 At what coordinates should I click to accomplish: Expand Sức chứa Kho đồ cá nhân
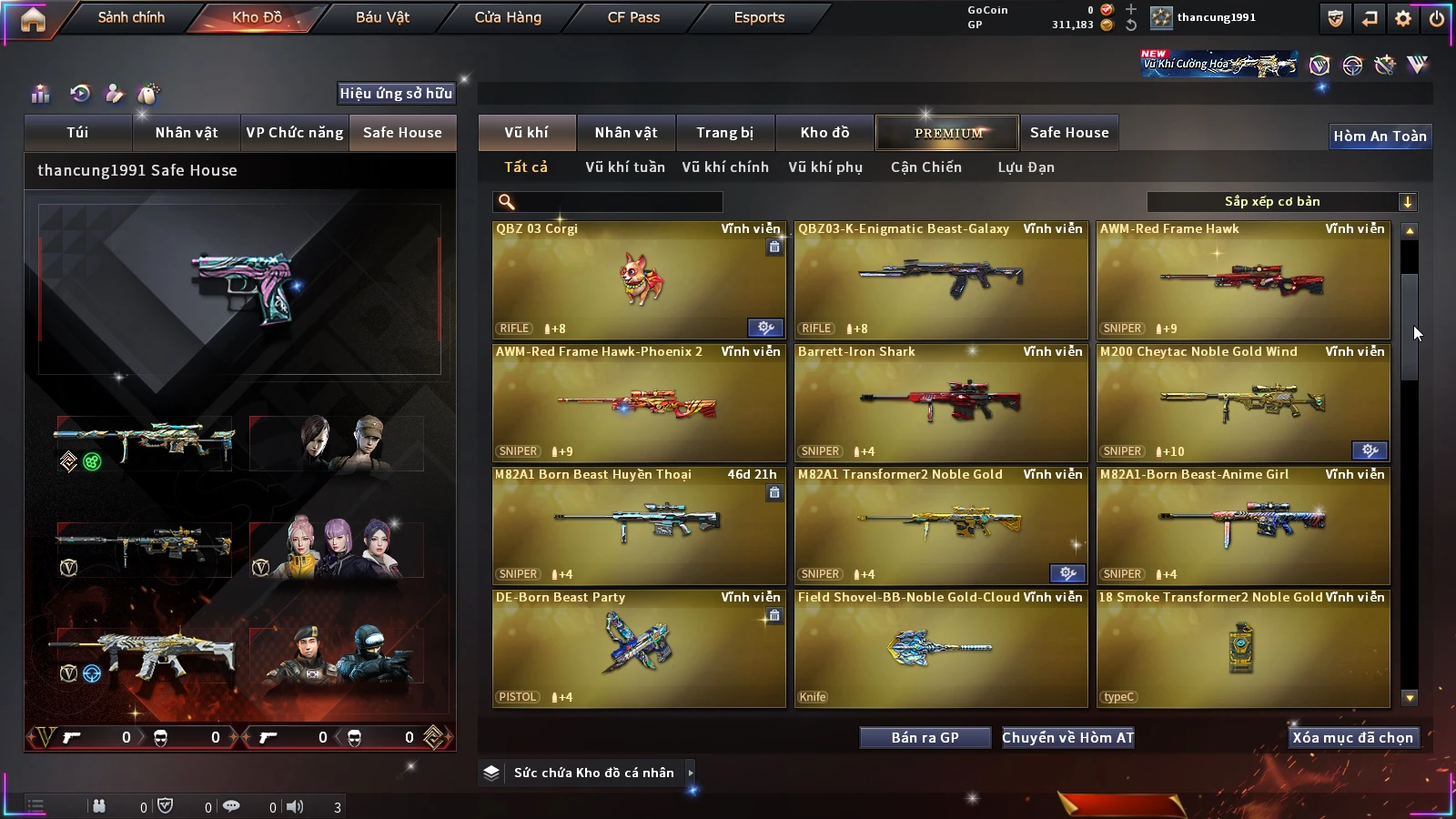691,773
